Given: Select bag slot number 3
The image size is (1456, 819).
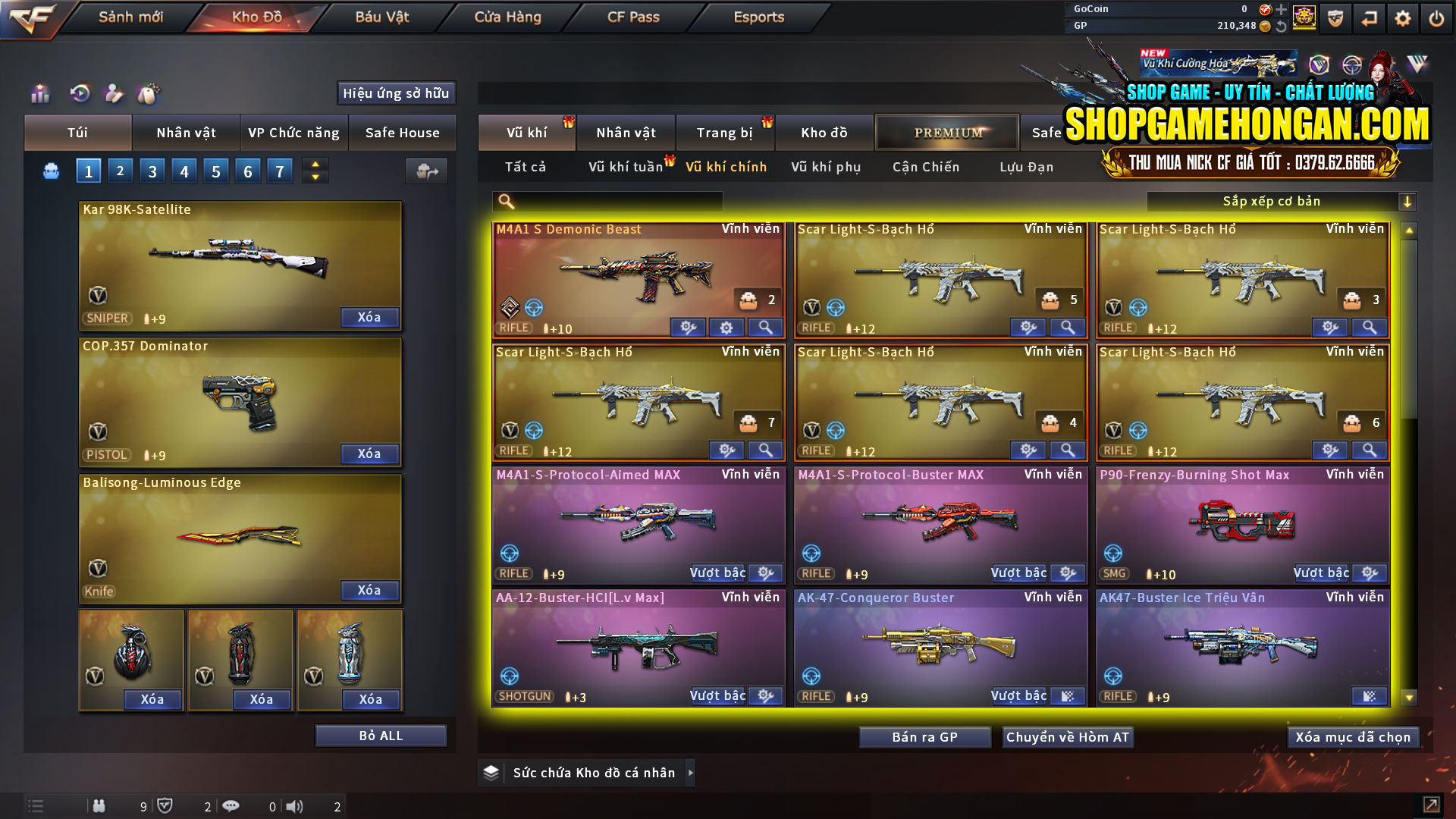Looking at the screenshot, I should click(x=152, y=171).
